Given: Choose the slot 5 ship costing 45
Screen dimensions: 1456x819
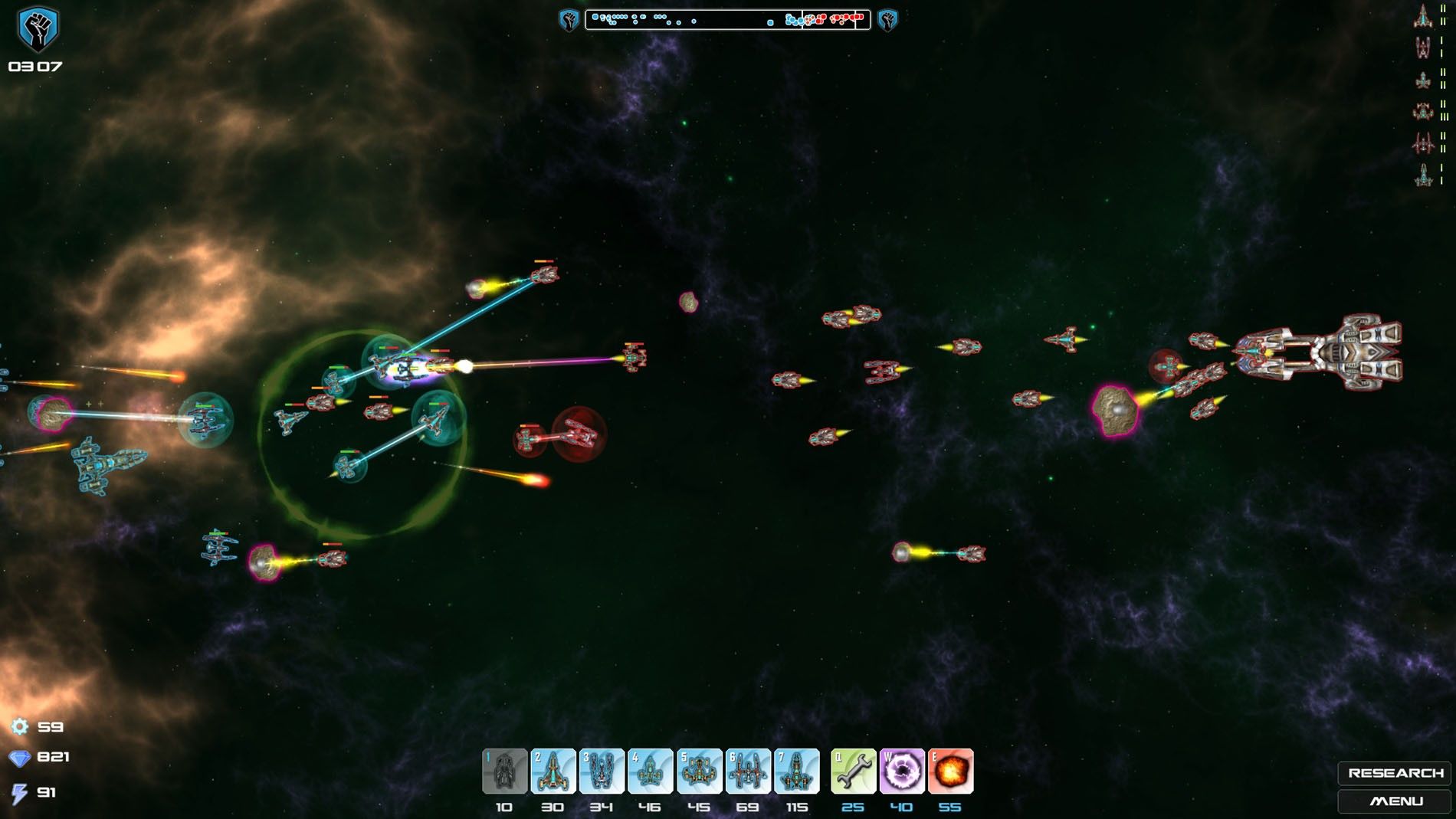Looking at the screenshot, I should click(699, 771).
